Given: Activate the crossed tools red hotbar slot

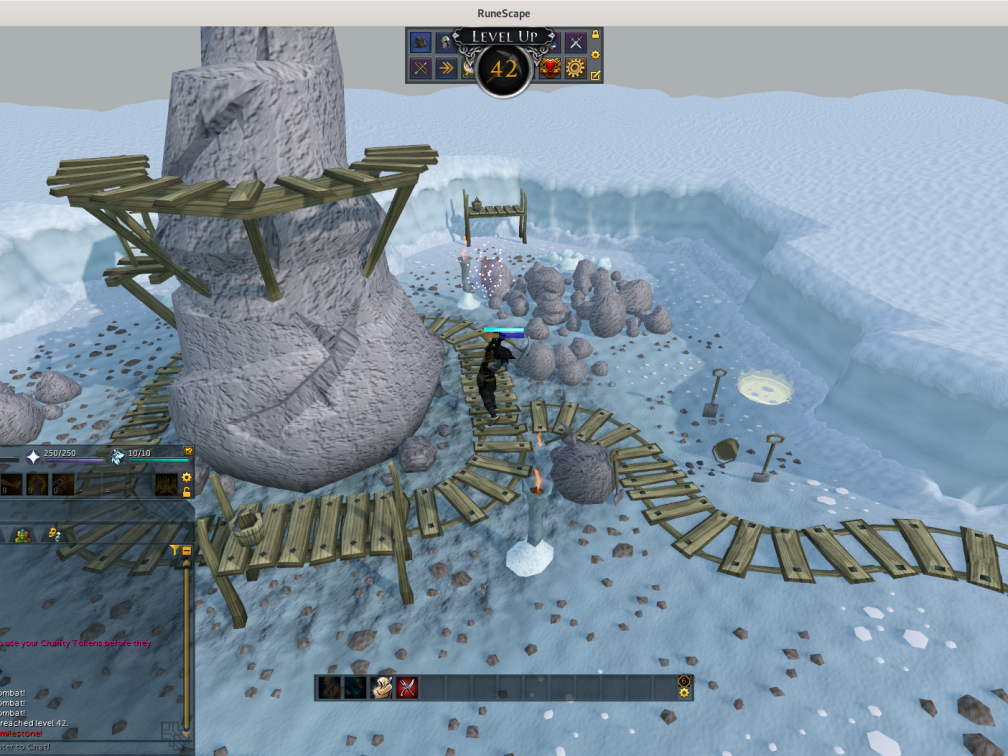Looking at the screenshot, I should [406, 687].
